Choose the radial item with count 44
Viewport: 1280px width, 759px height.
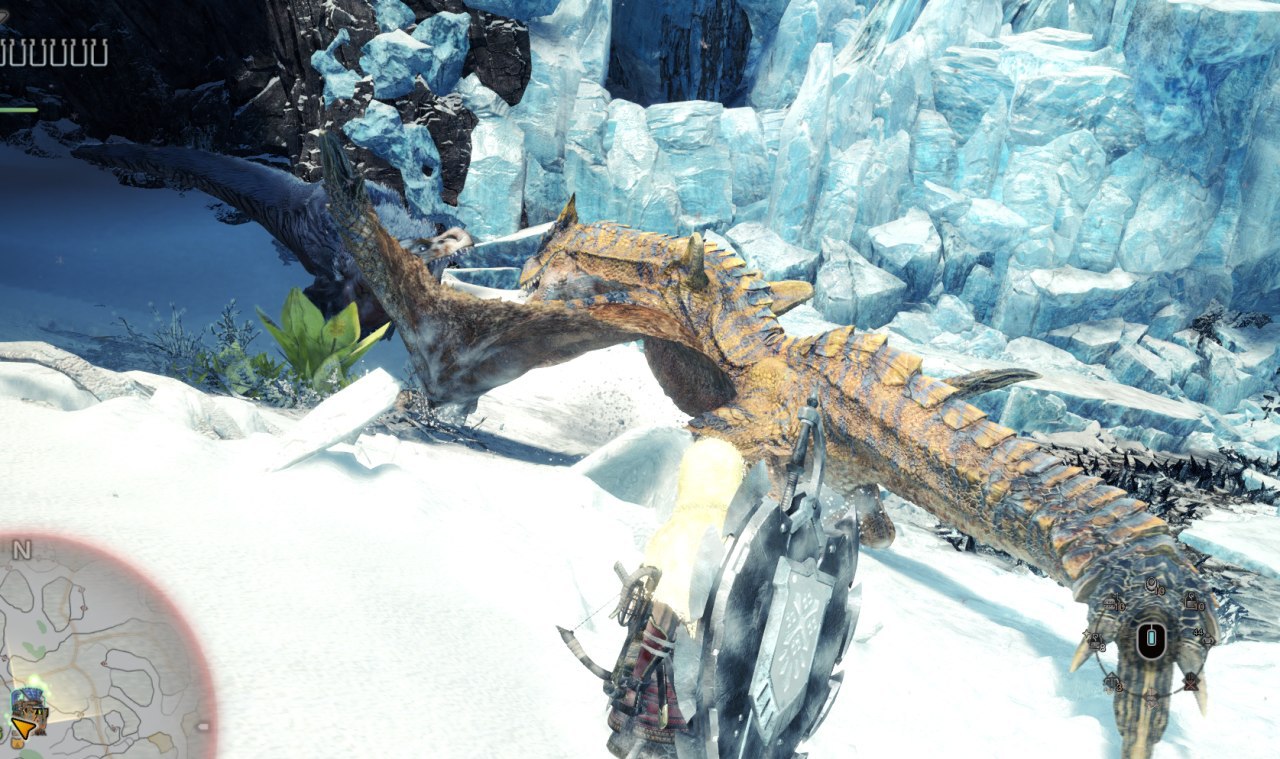[1206, 640]
